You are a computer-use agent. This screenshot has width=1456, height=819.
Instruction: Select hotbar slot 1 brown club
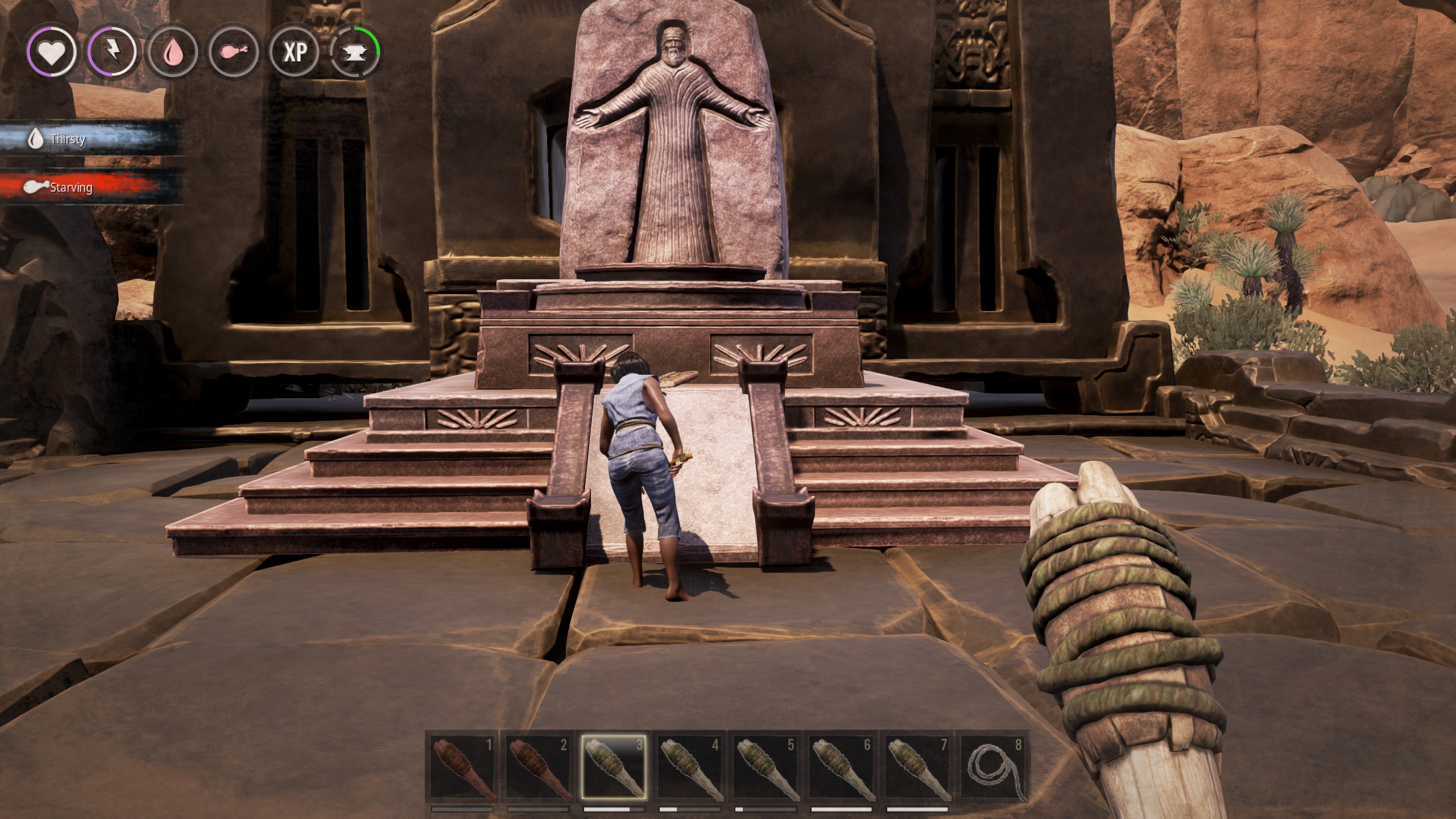(462, 768)
